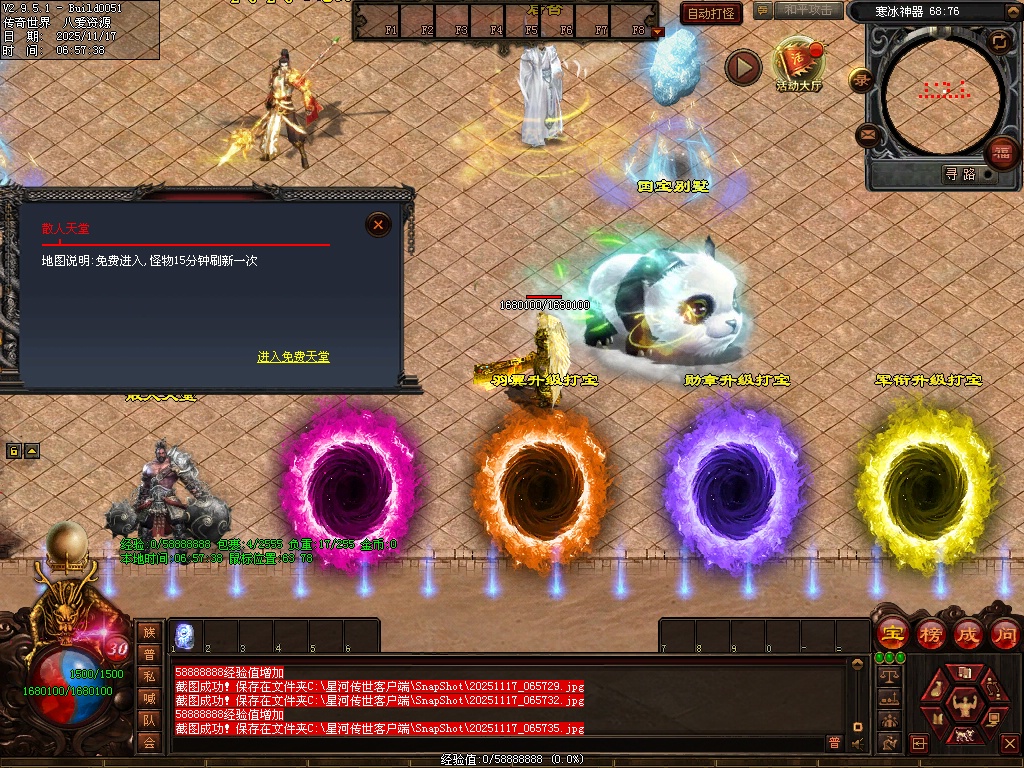Open the red 福 welfare button
Viewport: 1024px width, 768px height.
1001,153
